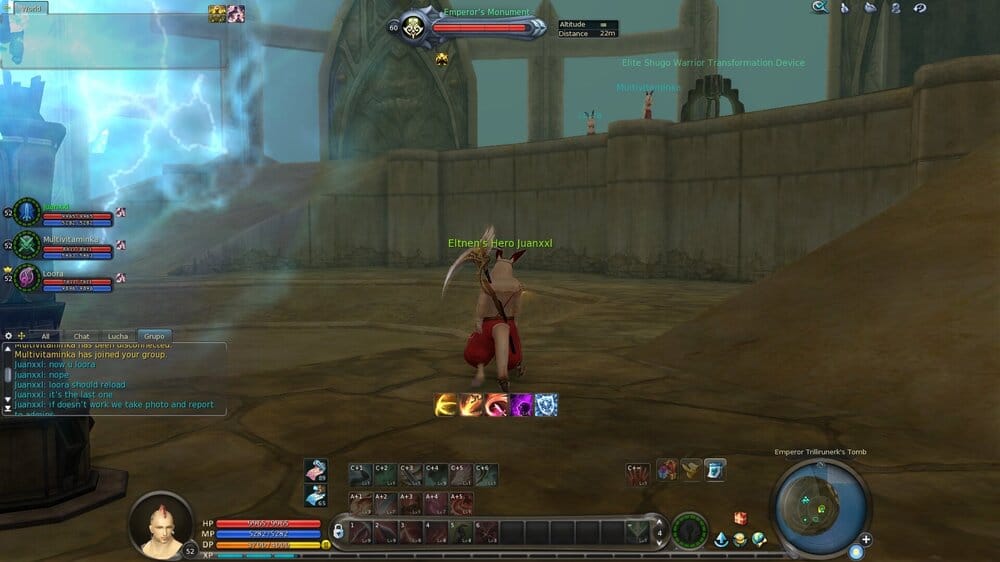The image size is (1000, 562).
Task: Click the circular arrow icon at top
Action: [919, 8]
